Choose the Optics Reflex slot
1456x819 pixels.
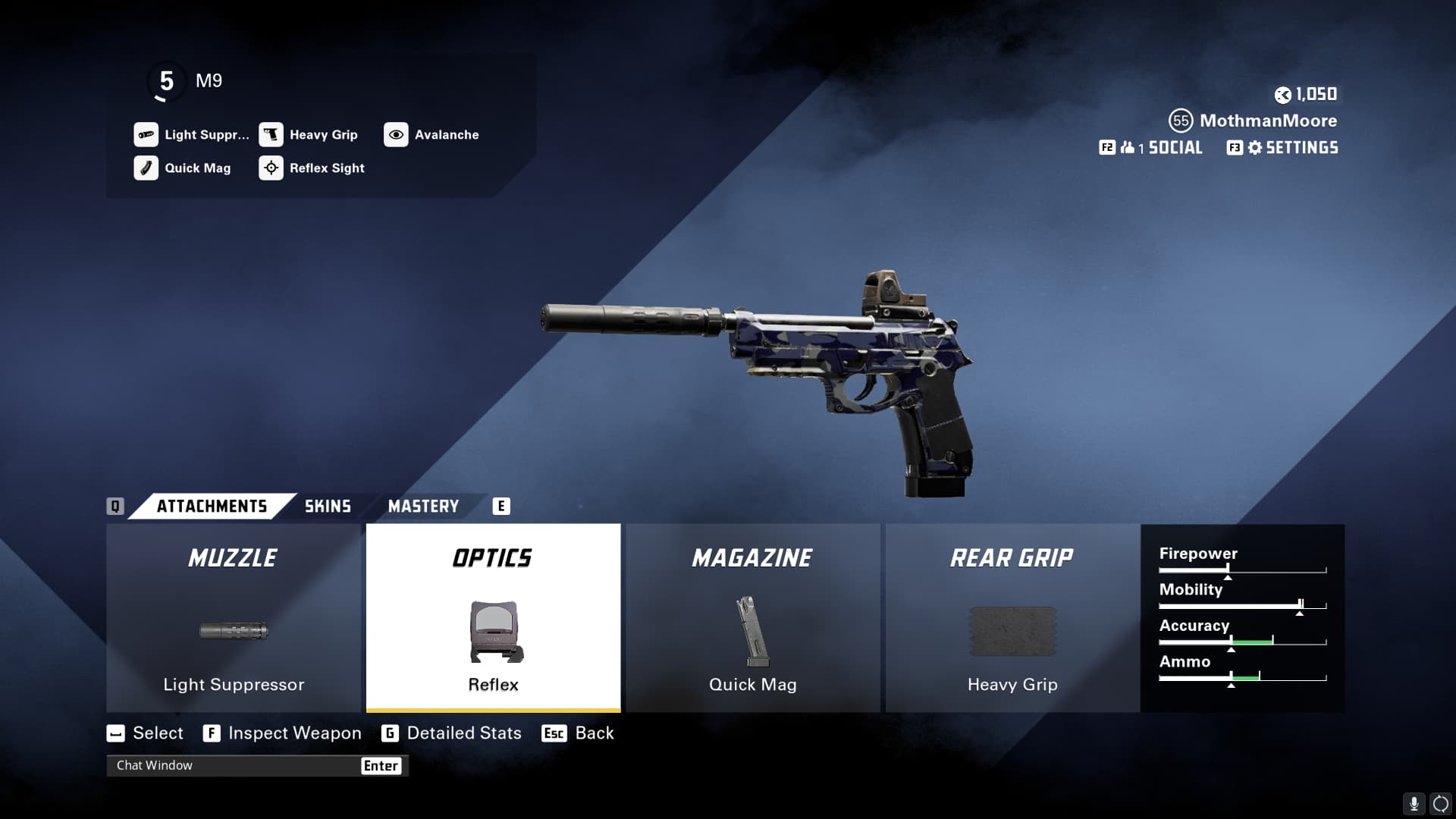pyautogui.click(x=493, y=618)
